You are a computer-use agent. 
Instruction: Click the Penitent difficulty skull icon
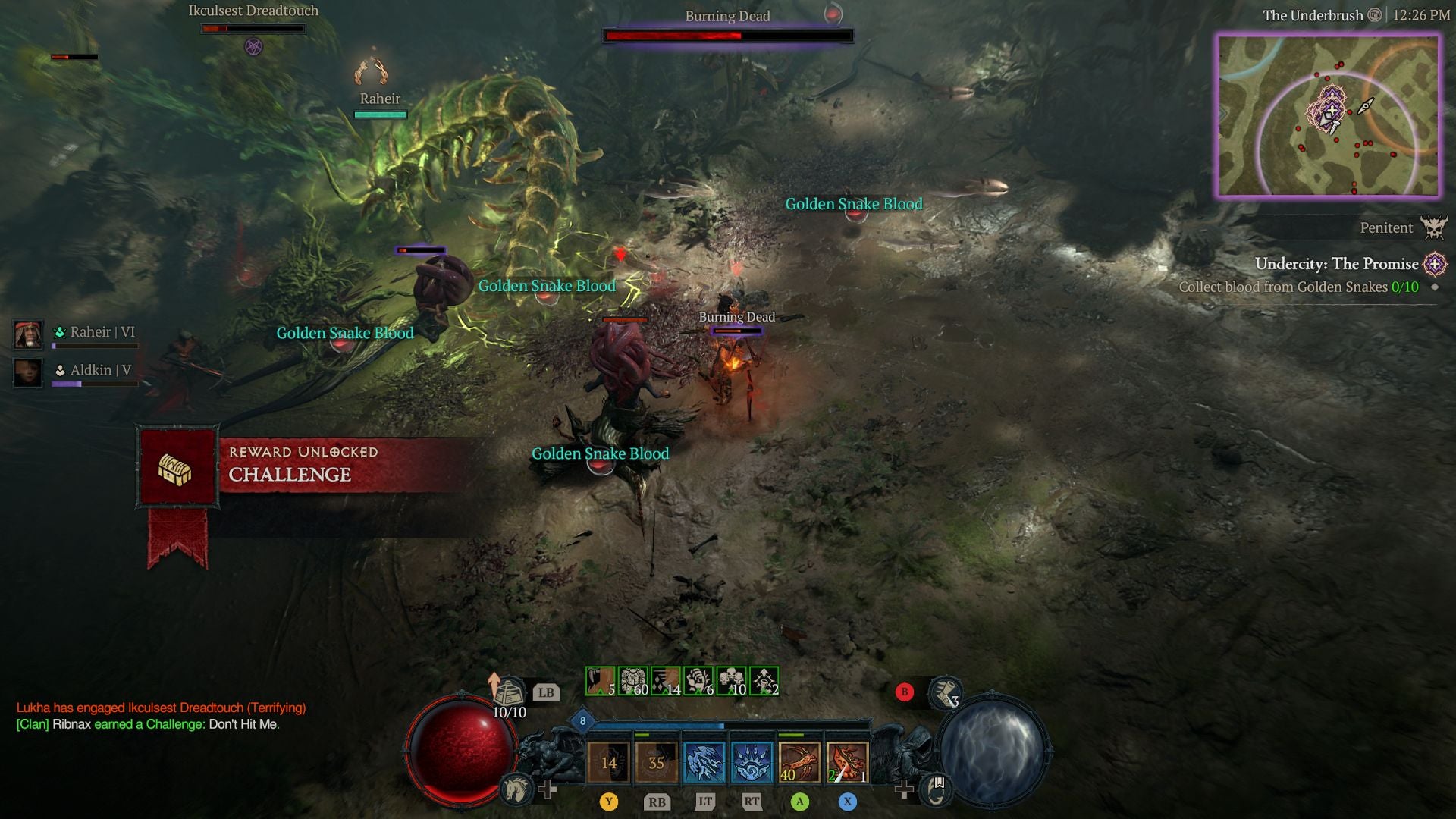click(1435, 228)
